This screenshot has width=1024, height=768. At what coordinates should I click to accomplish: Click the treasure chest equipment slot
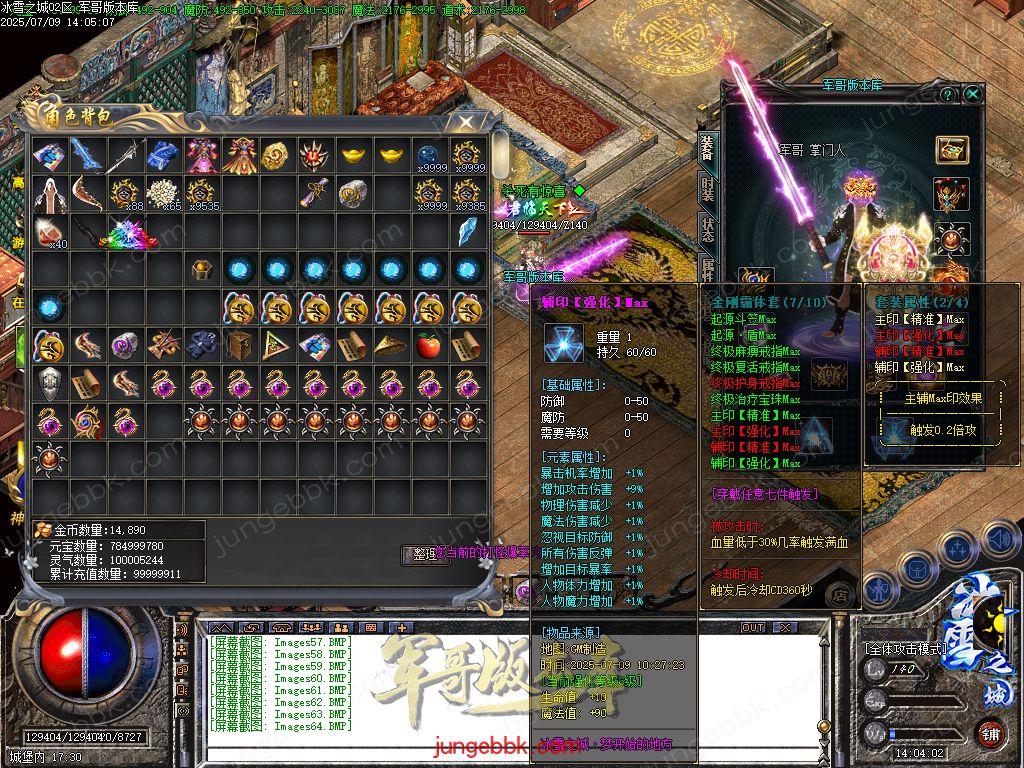click(952, 150)
